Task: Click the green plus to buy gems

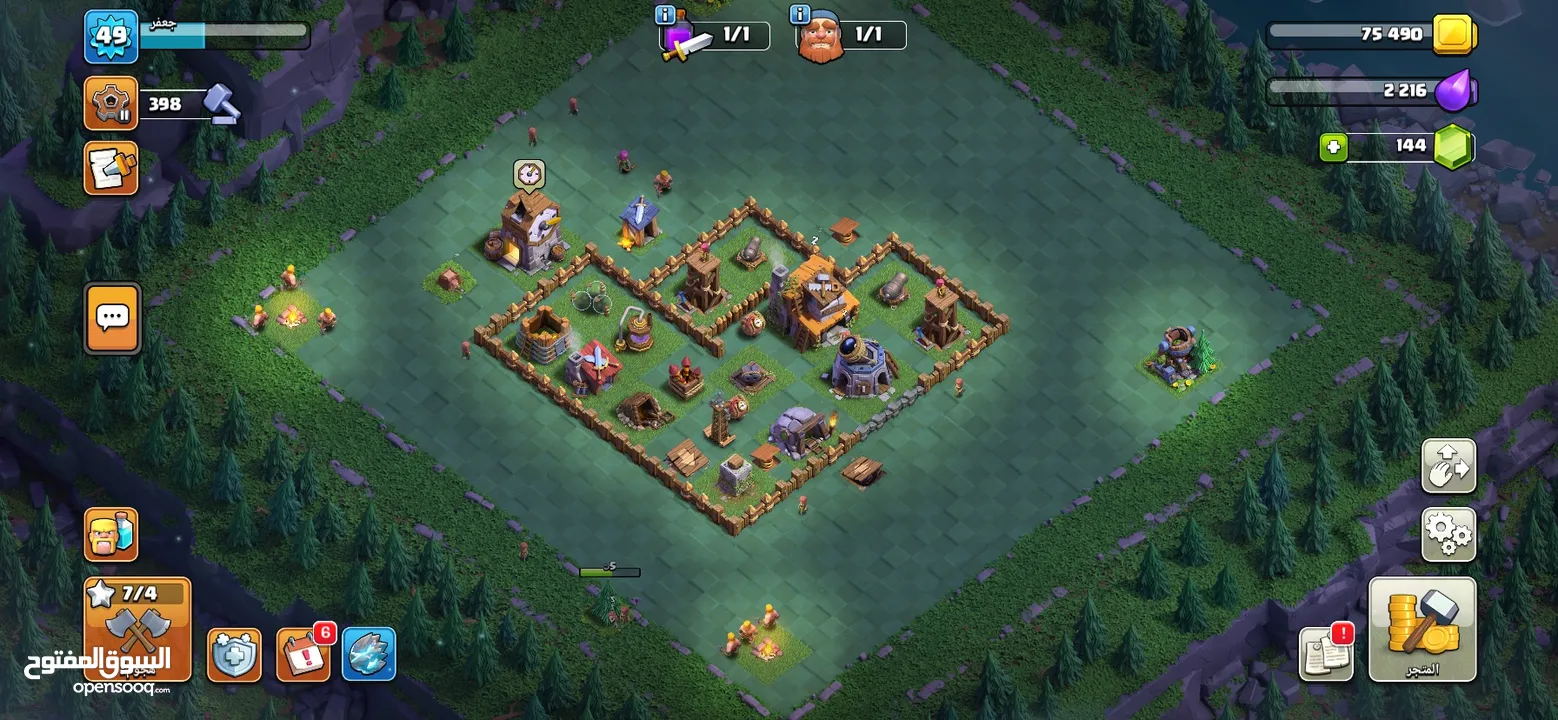Action: pyautogui.click(x=1333, y=147)
